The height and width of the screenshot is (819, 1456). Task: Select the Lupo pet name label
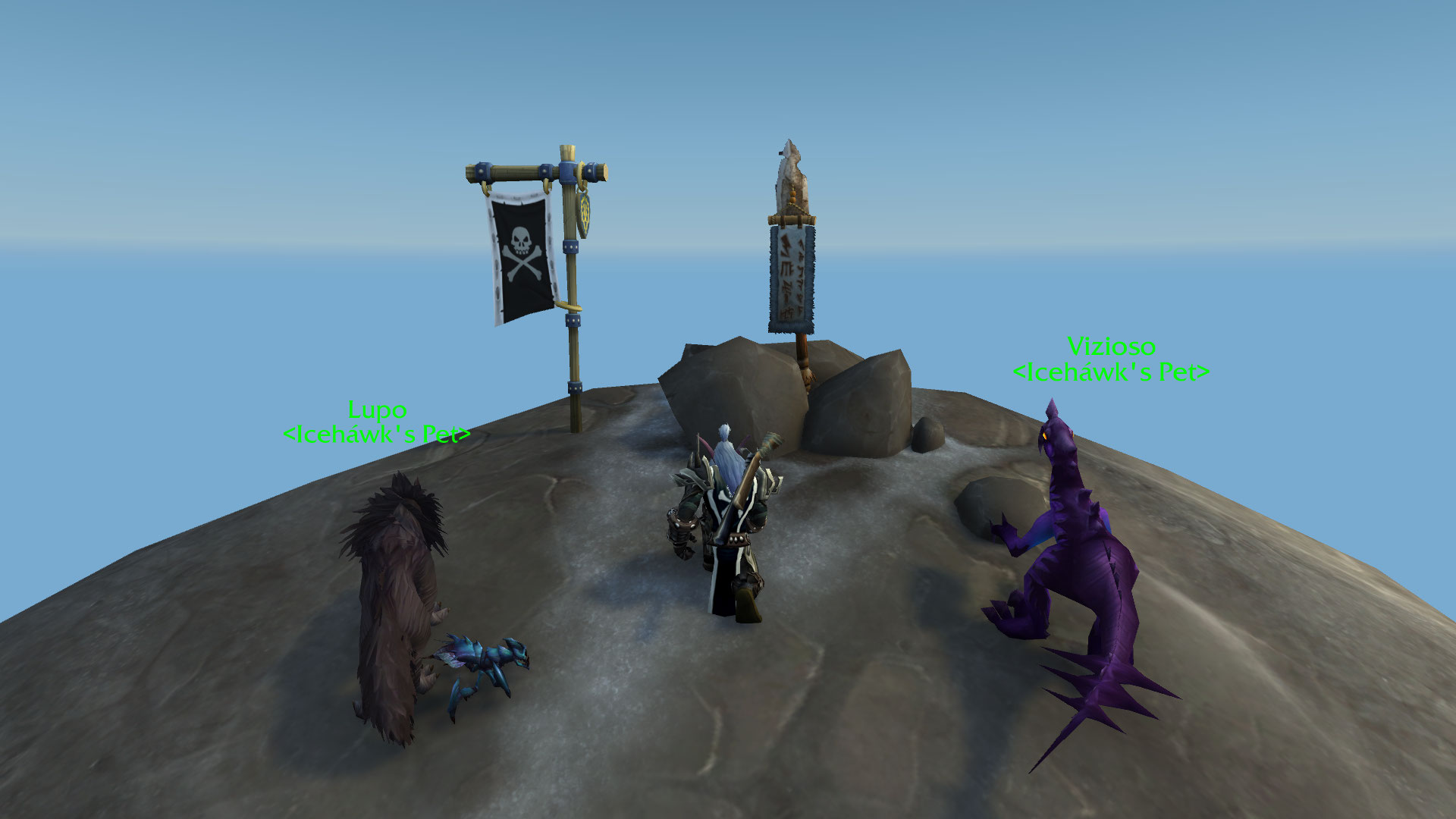point(377,410)
